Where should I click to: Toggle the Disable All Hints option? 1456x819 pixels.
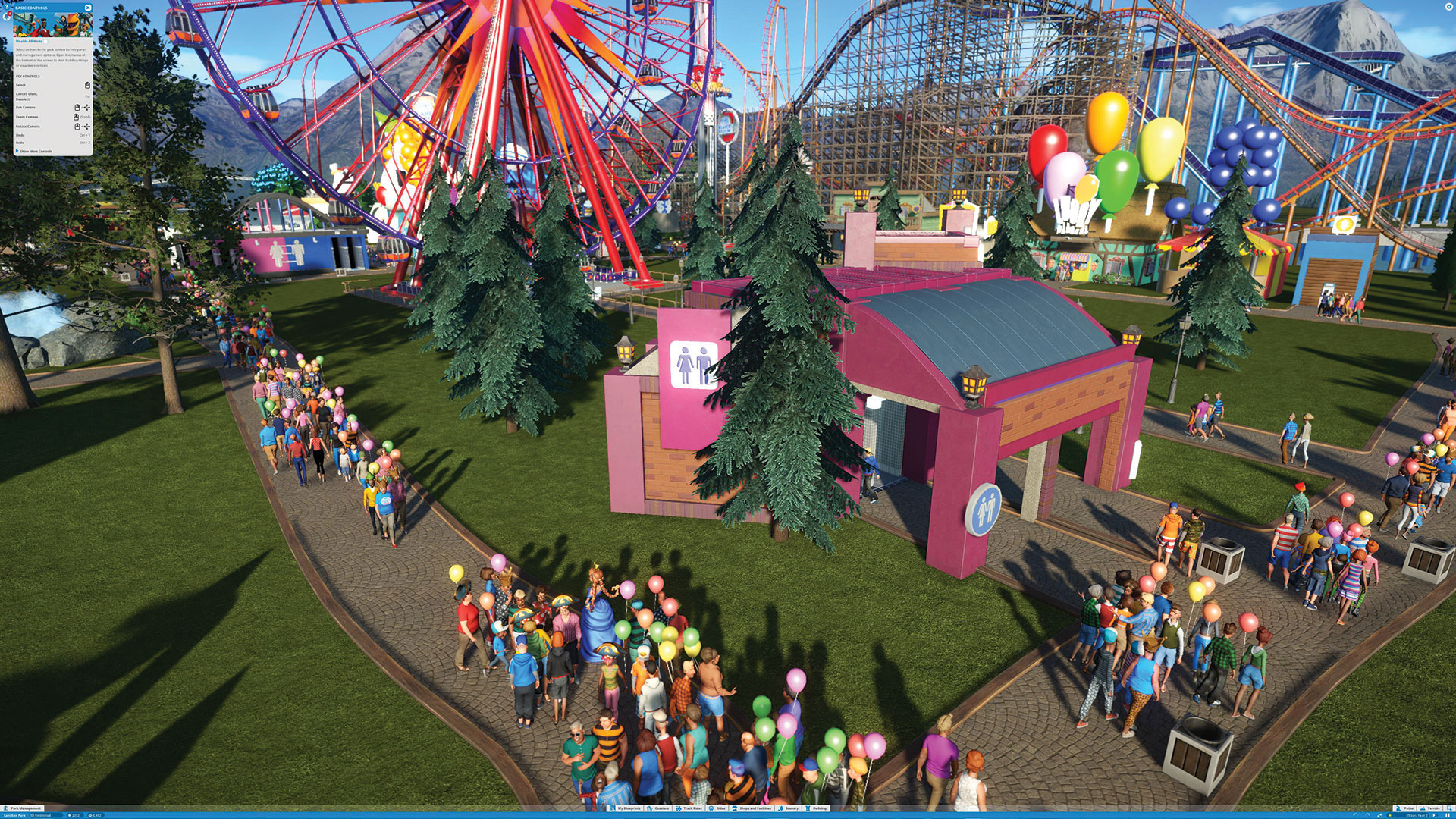45,42
